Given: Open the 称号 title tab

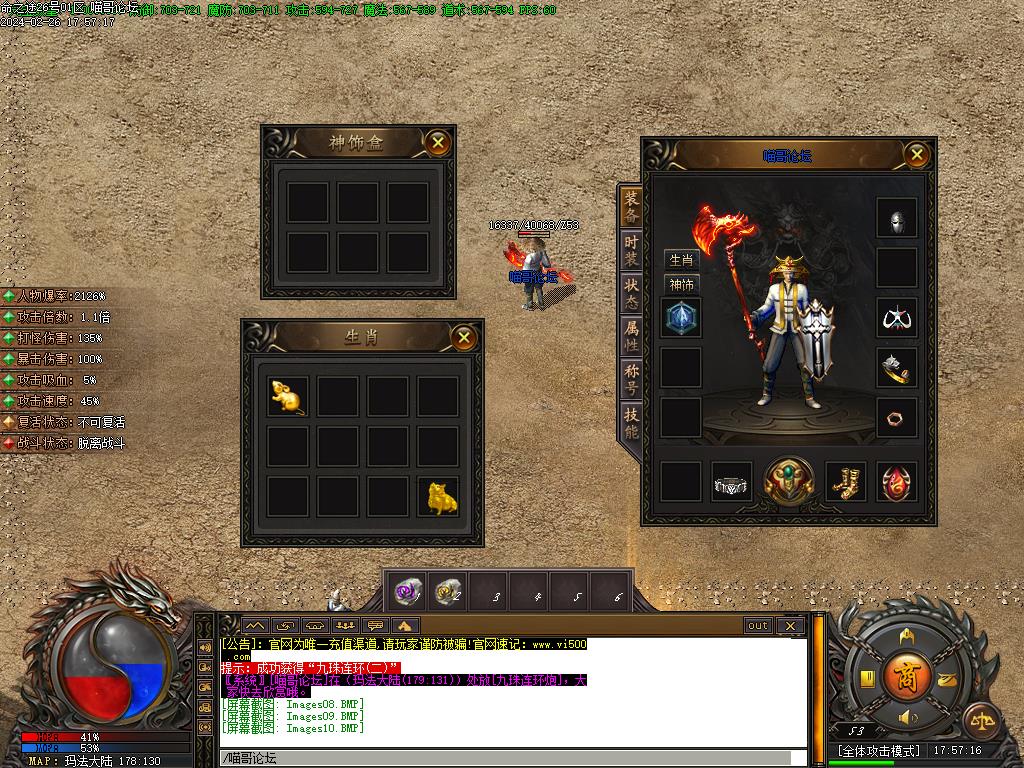Looking at the screenshot, I should (x=631, y=379).
